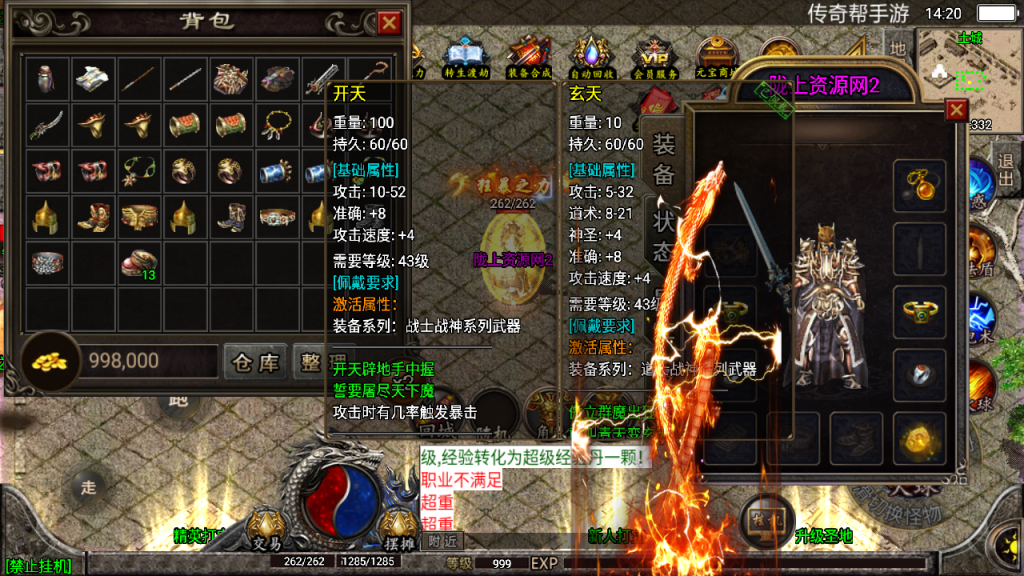Open the 仓库 warehouse
Image resolution: width=1024 pixels, height=576 pixels.
pyautogui.click(x=256, y=362)
